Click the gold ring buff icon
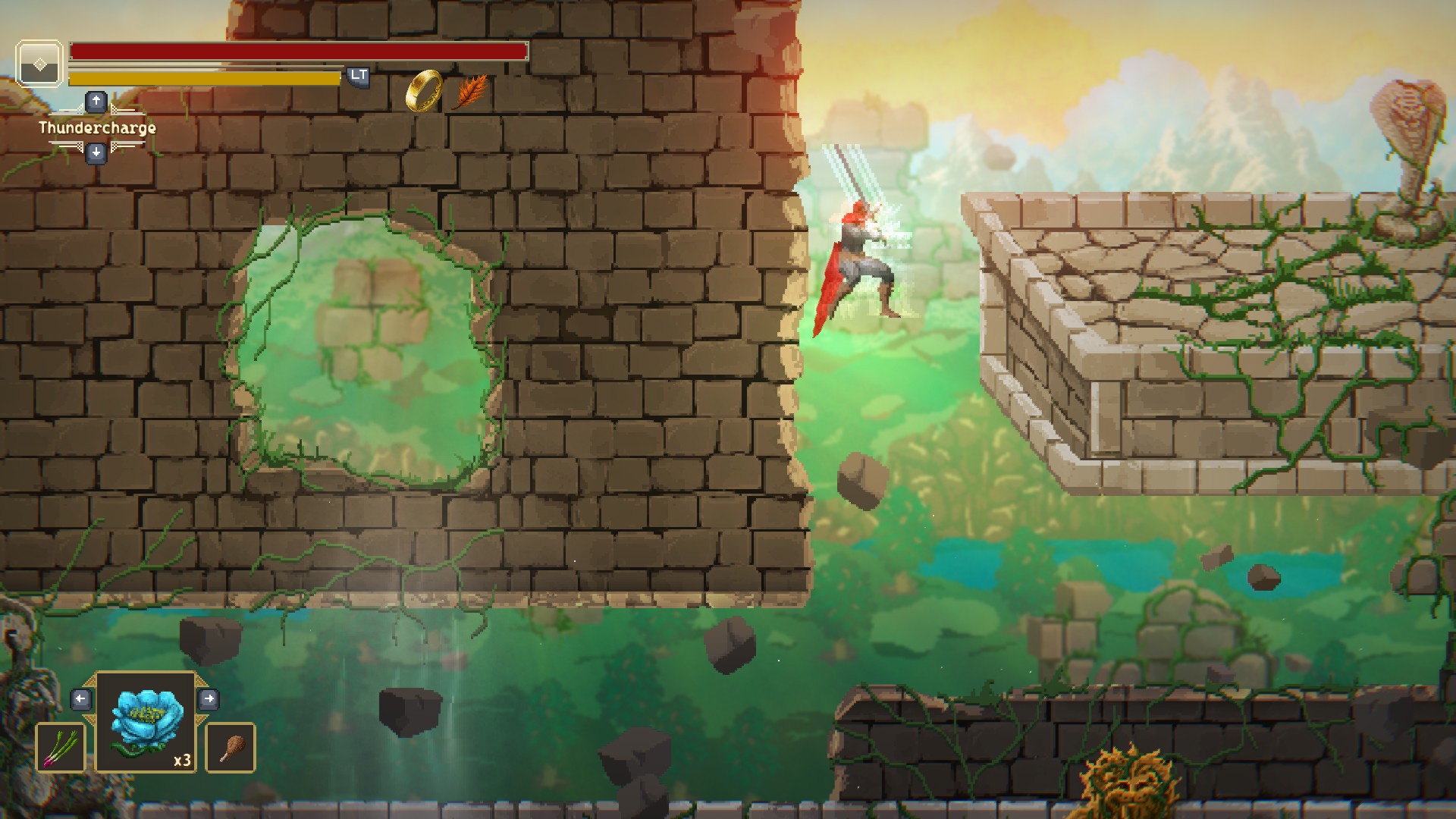This screenshot has width=1456, height=819. (424, 91)
